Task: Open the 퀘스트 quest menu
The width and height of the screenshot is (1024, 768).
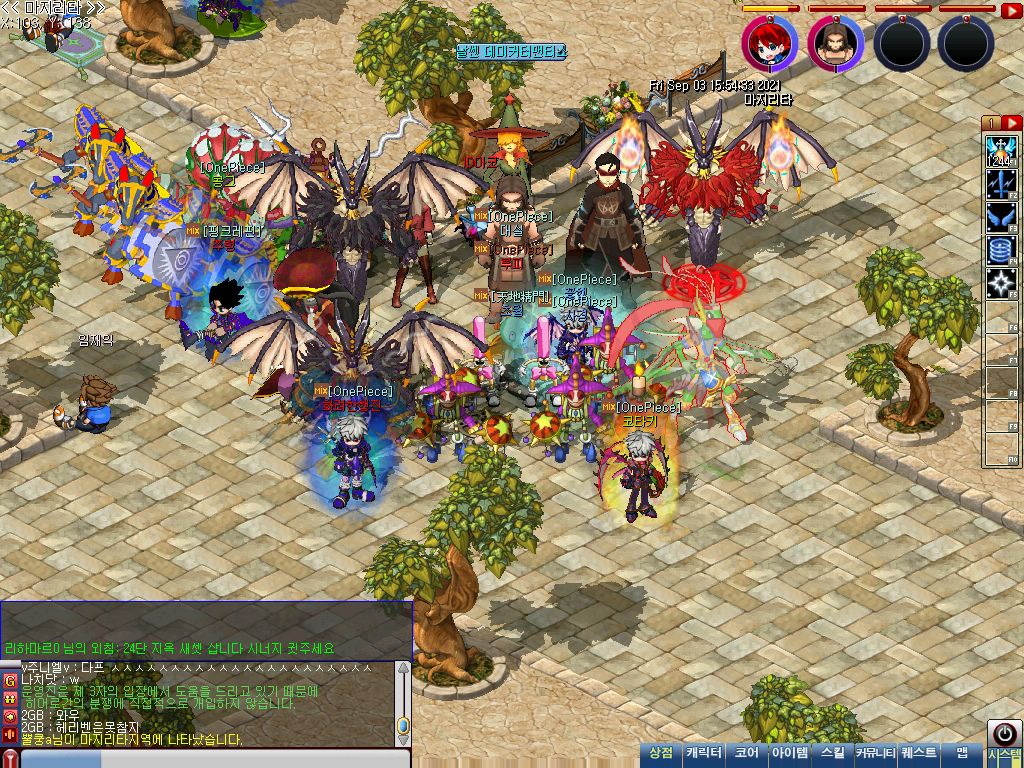Action: click(919, 753)
